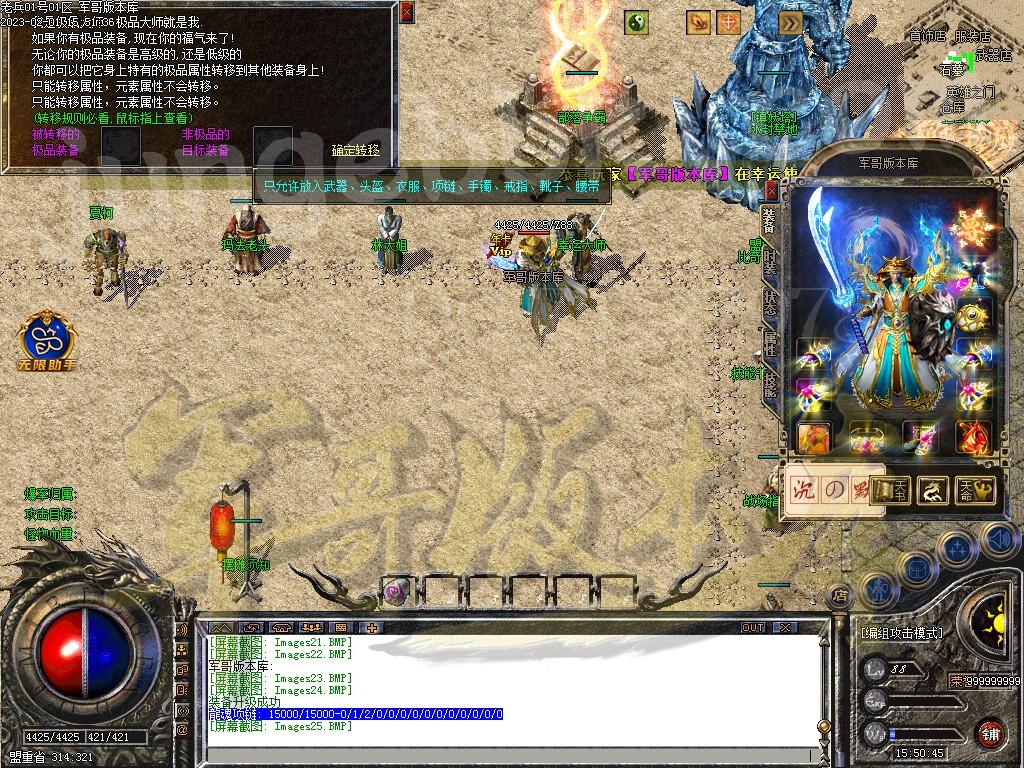1024x768 pixels.
Task: Close the chat window with X
Action: pyautogui.click(x=785, y=628)
